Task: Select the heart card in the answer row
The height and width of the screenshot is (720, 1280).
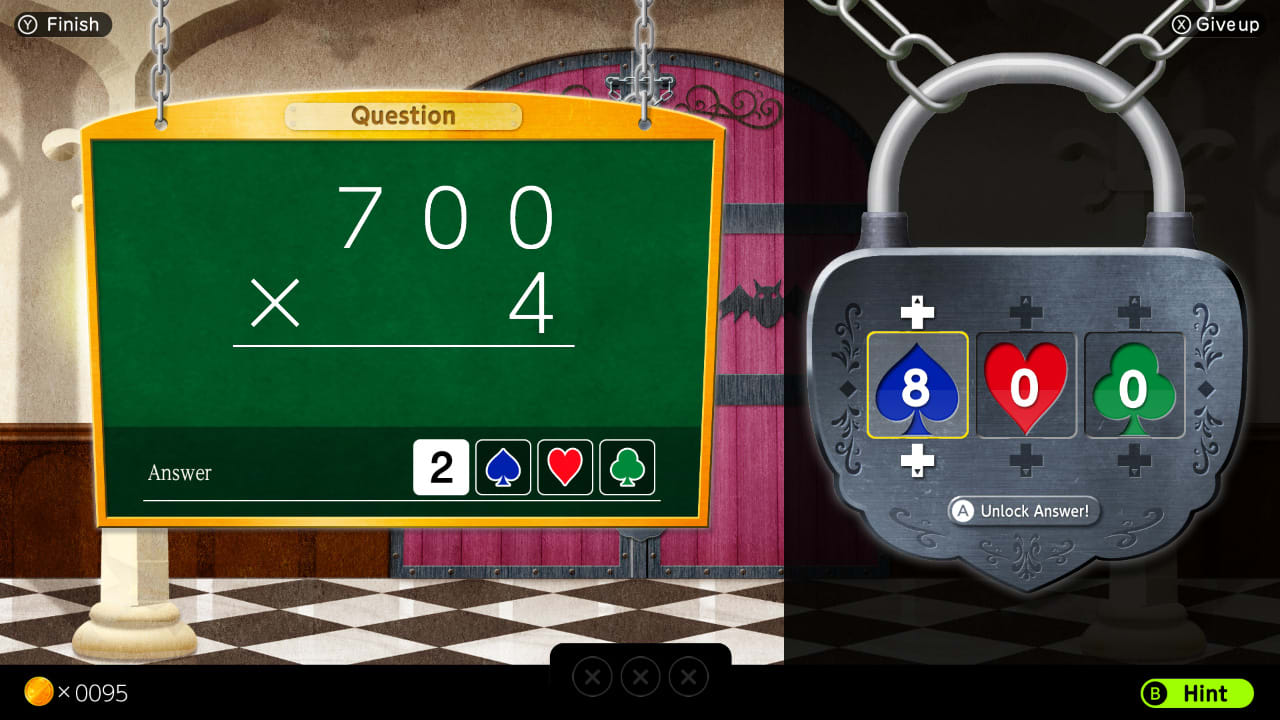Action: pyautogui.click(x=565, y=467)
